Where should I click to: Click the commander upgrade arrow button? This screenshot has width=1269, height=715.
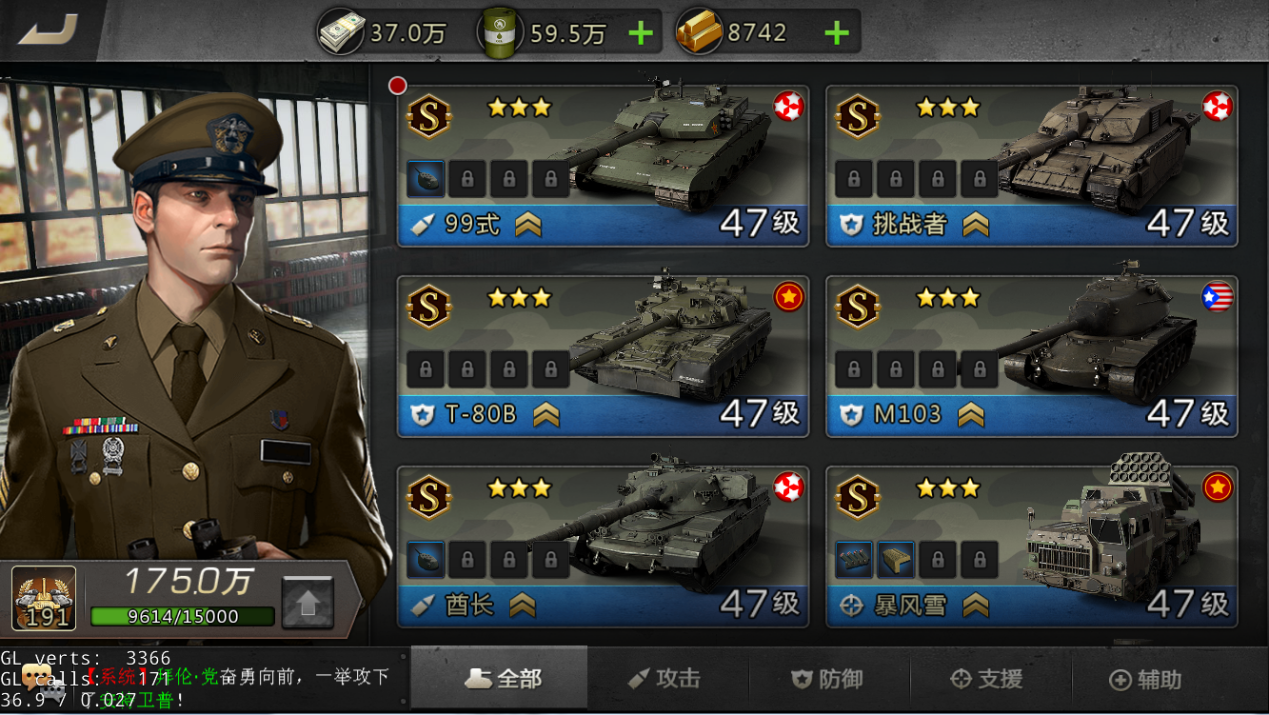[307, 603]
